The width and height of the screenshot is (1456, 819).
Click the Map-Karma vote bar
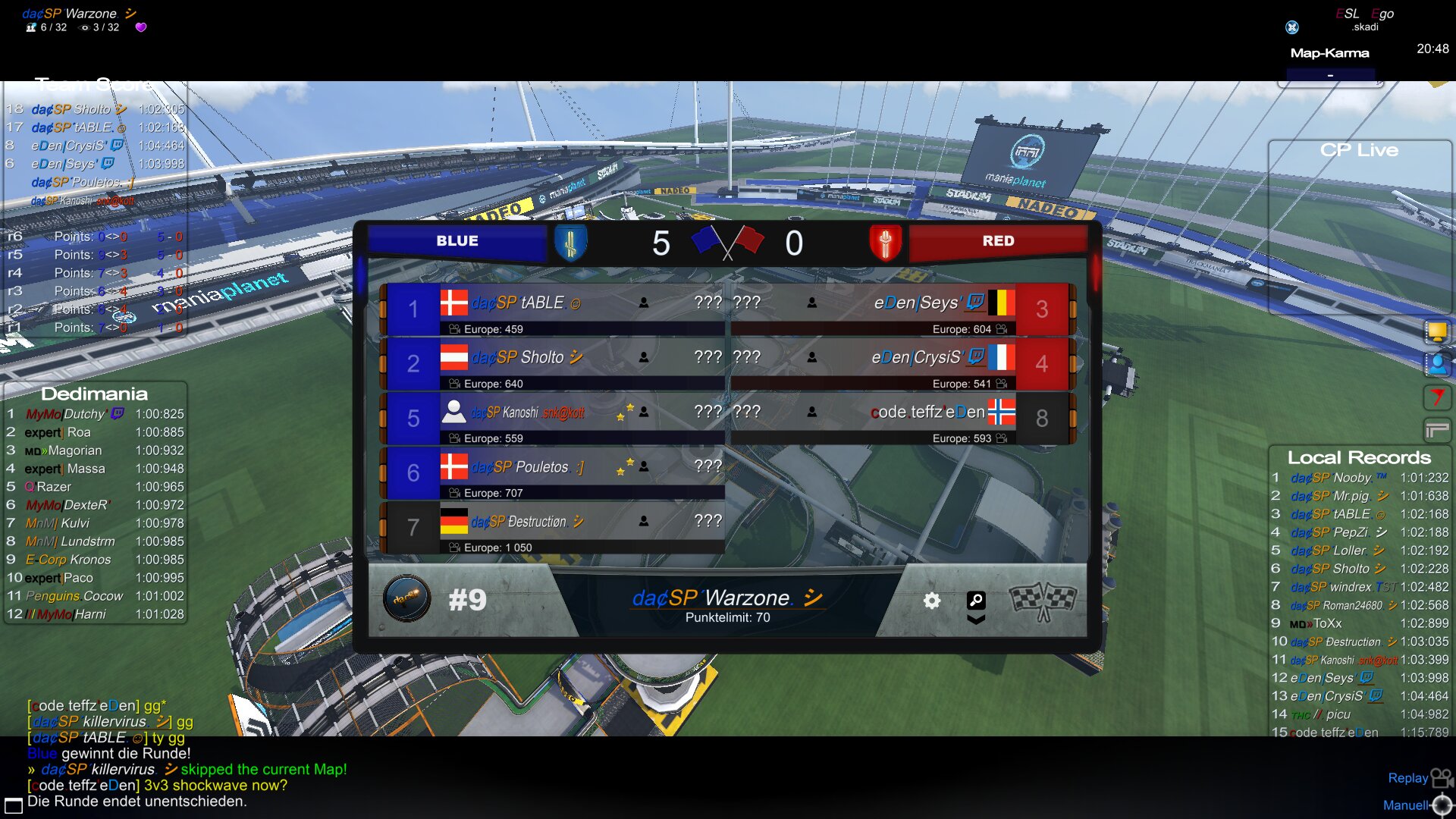tap(1330, 75)
